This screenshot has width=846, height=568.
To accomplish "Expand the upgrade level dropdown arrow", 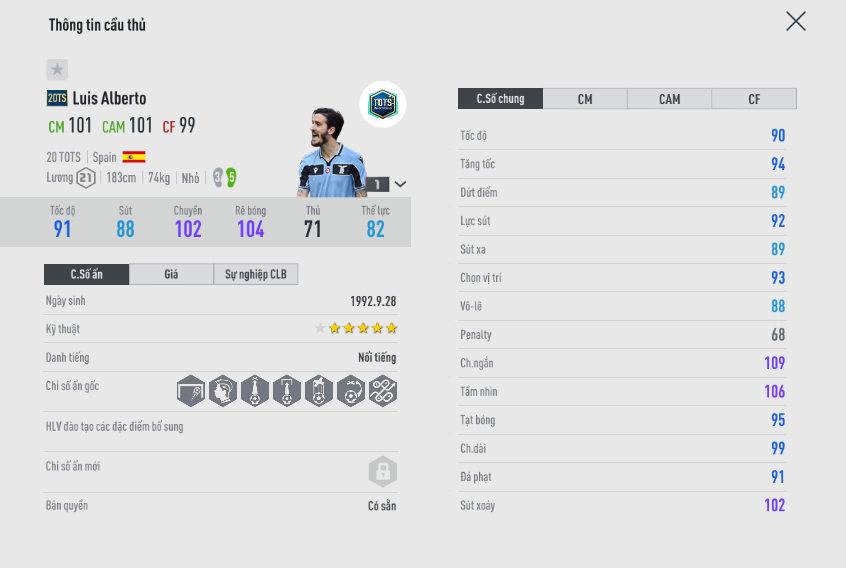I will click(401, 184).
